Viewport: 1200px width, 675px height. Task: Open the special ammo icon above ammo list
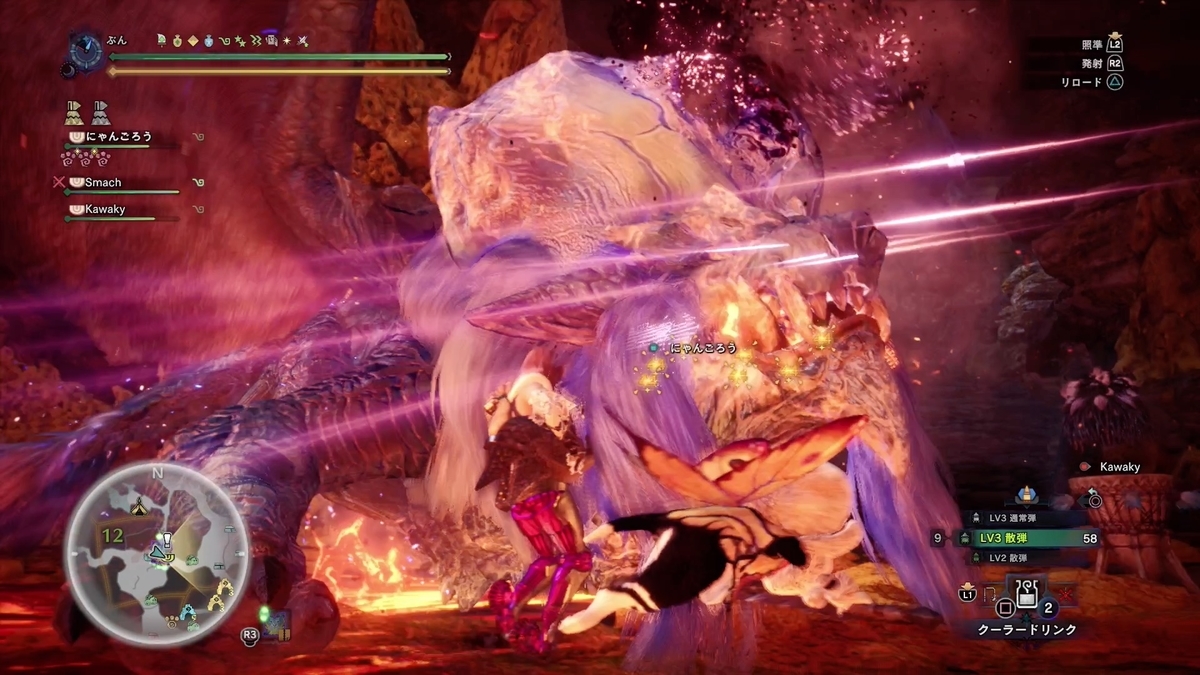coord(1025,495)
